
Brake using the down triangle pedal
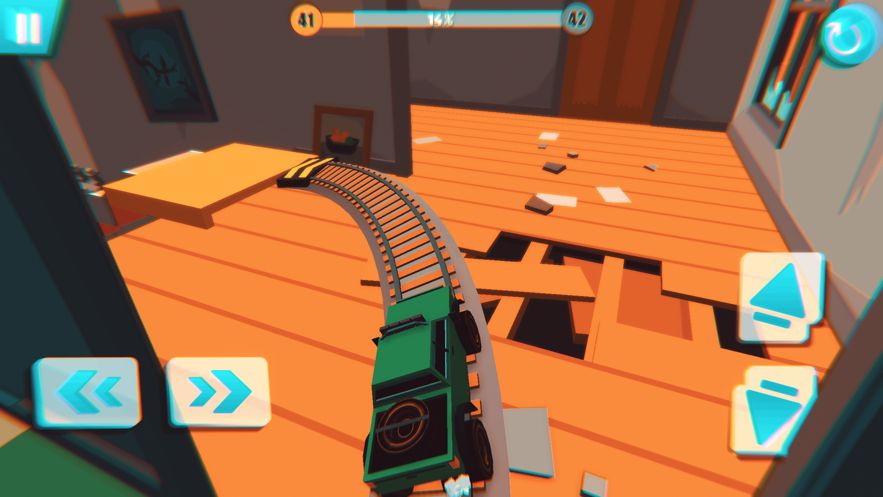pos(774,410)
